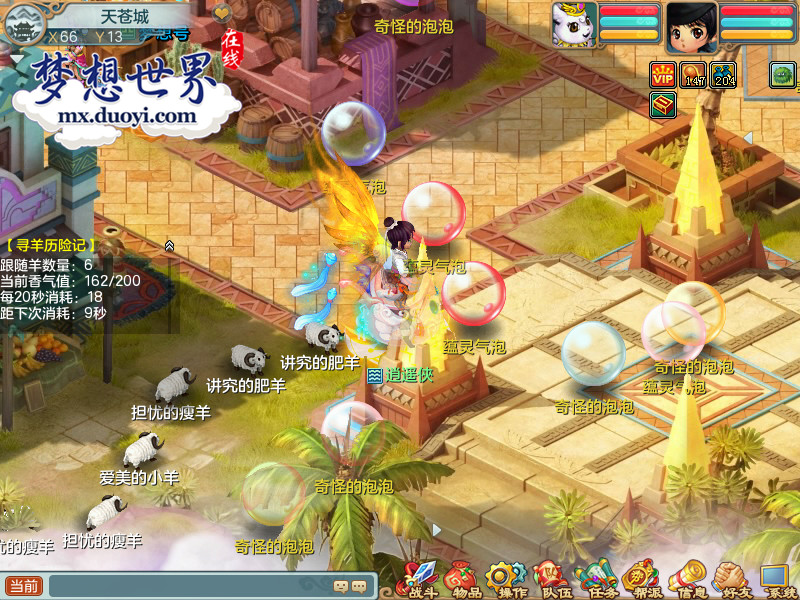Click the green furry monster icon

click(782, 74)
